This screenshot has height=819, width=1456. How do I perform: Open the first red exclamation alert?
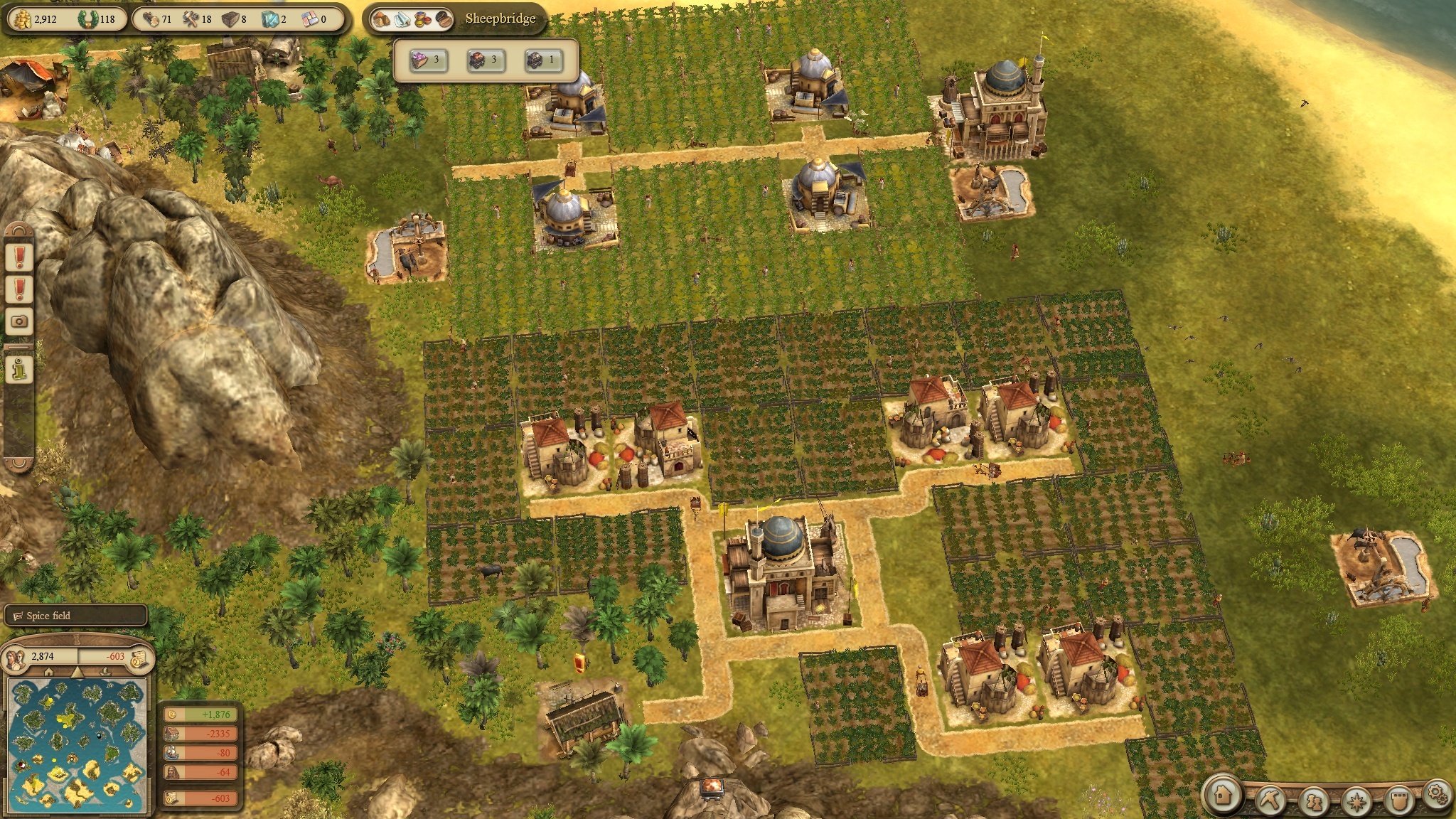(x=19, y=256)
